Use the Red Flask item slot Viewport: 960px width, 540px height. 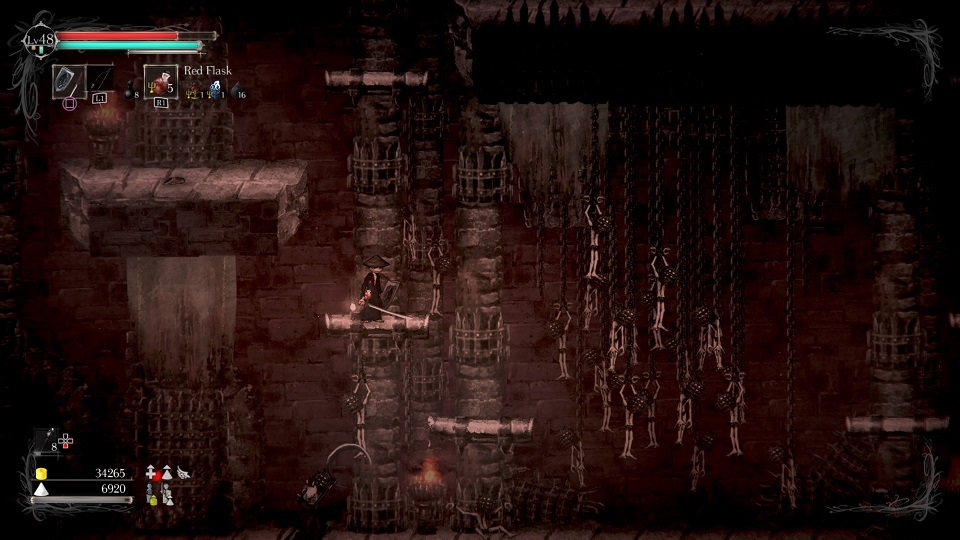(x=160, y=82)
